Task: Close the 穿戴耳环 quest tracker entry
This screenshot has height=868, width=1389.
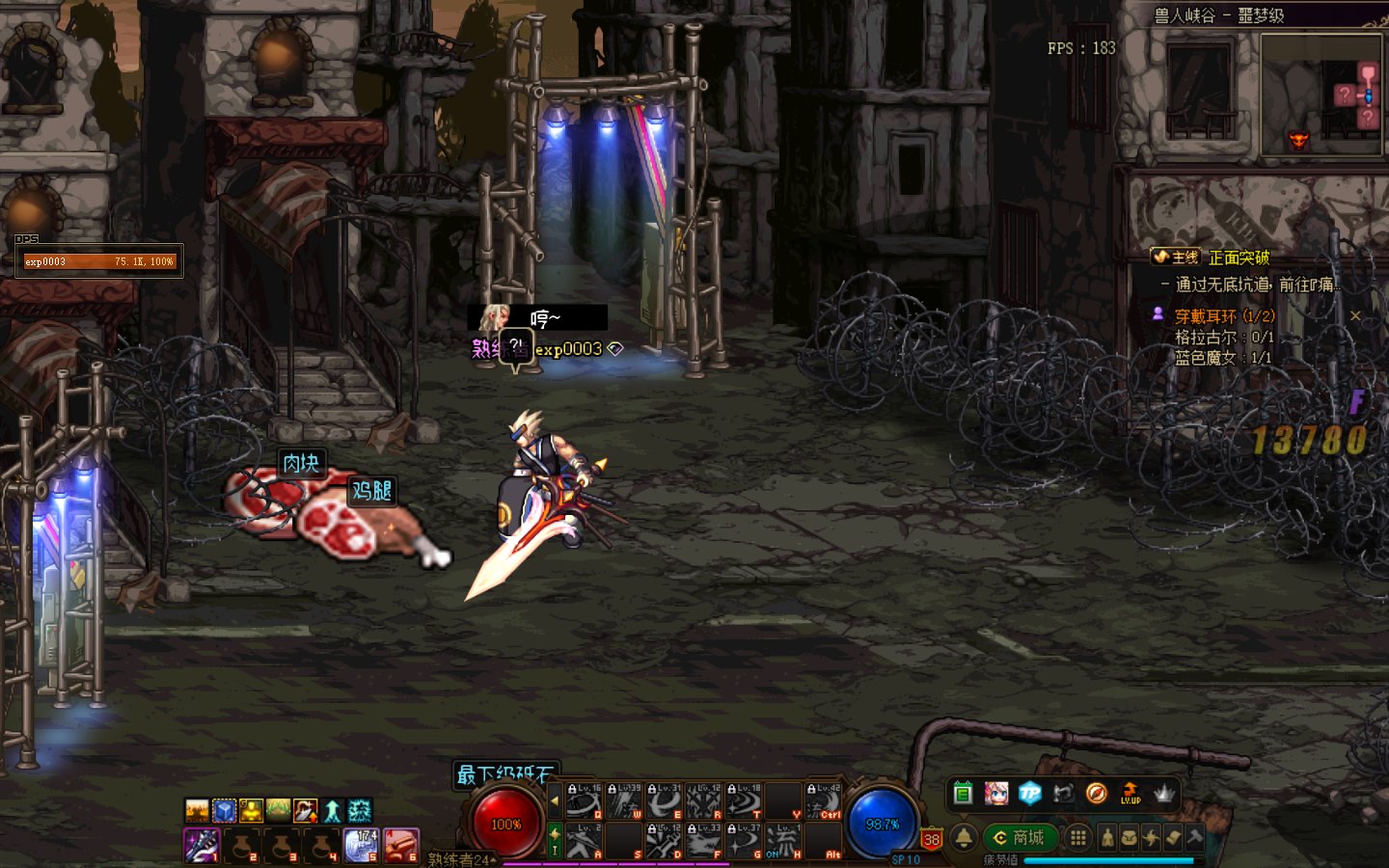Action: [x=1355, y=315]
